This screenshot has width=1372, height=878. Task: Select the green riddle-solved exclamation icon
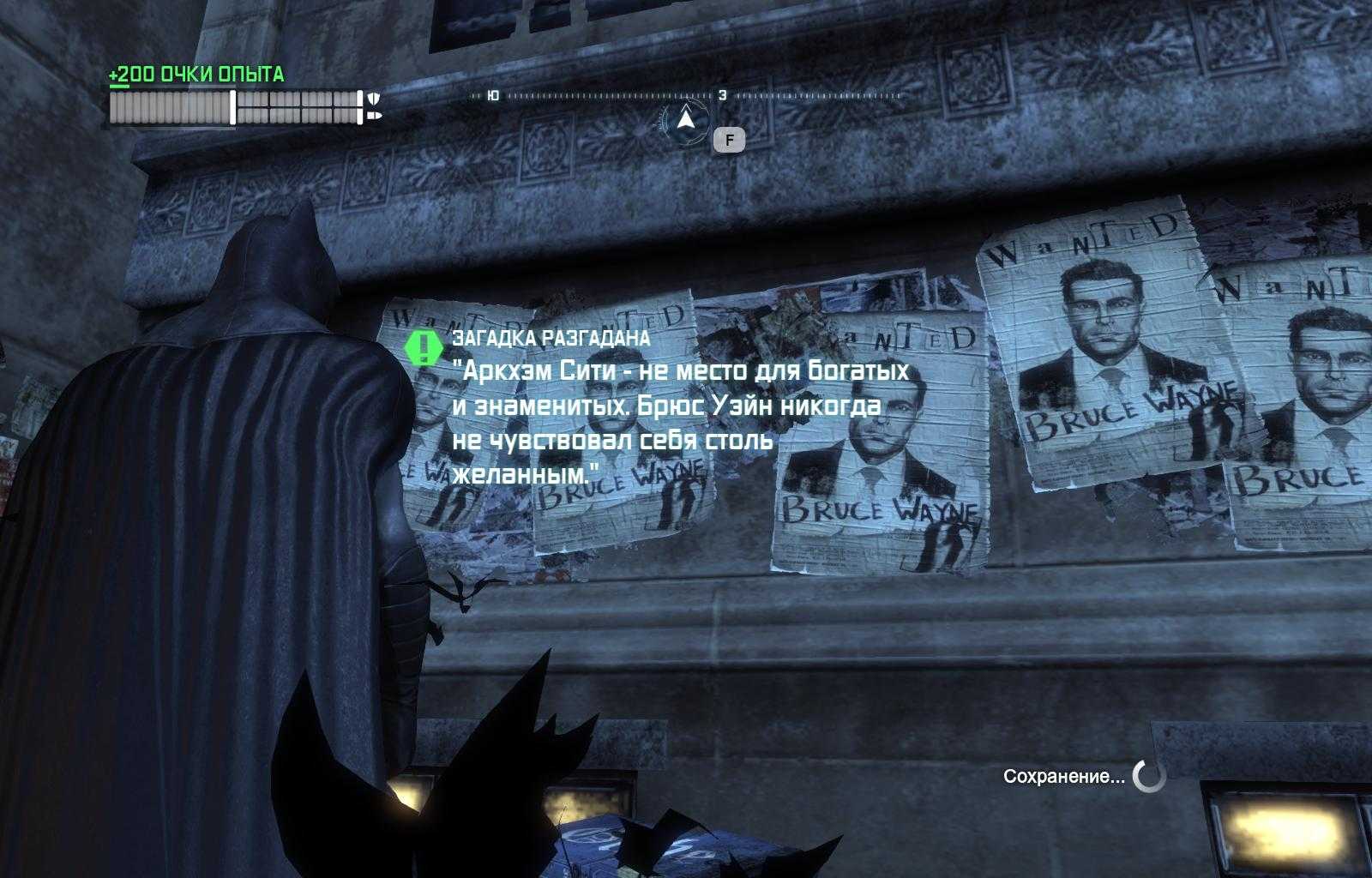(424, 346)
